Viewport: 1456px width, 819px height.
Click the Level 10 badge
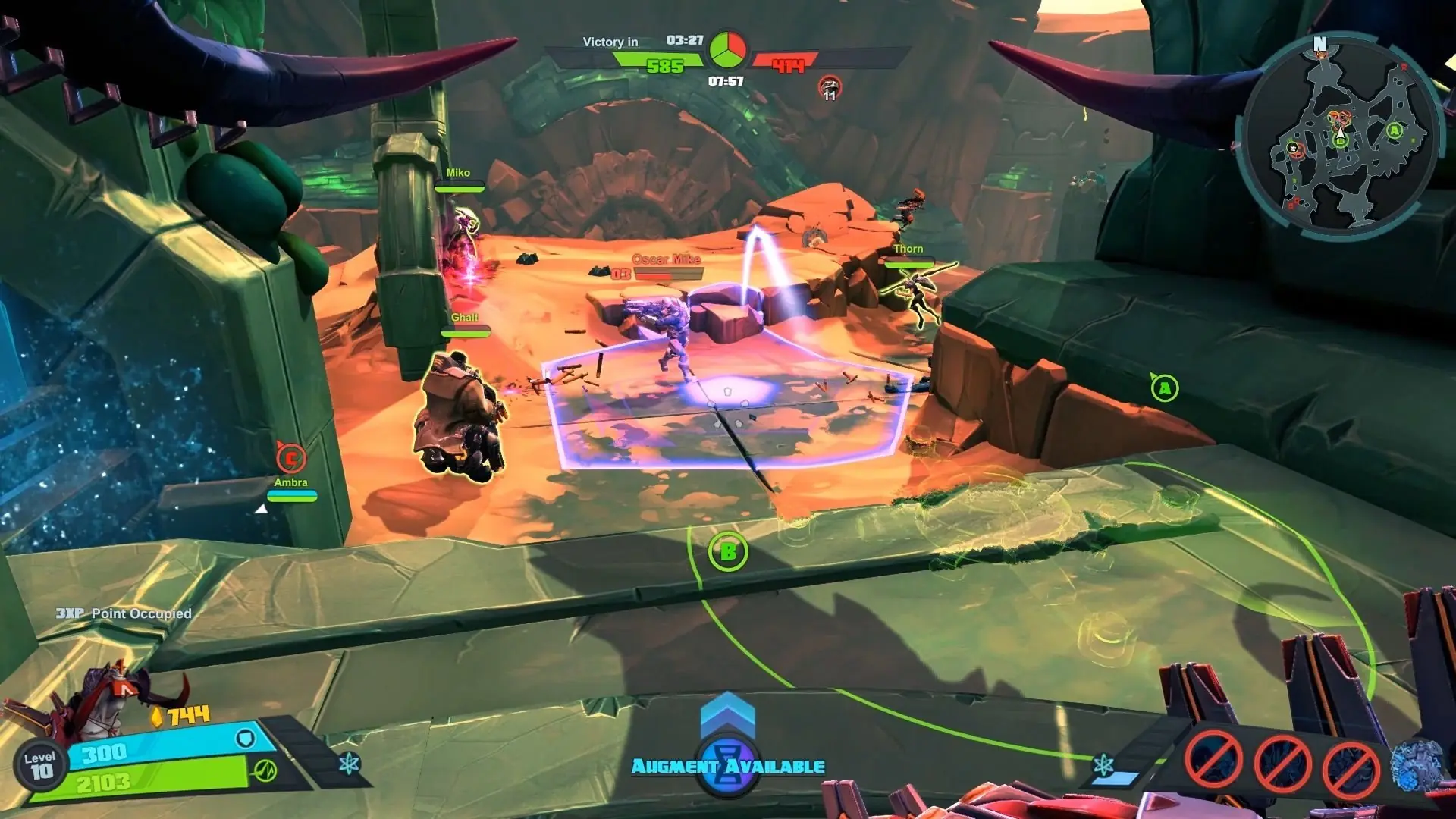(39, 766)
